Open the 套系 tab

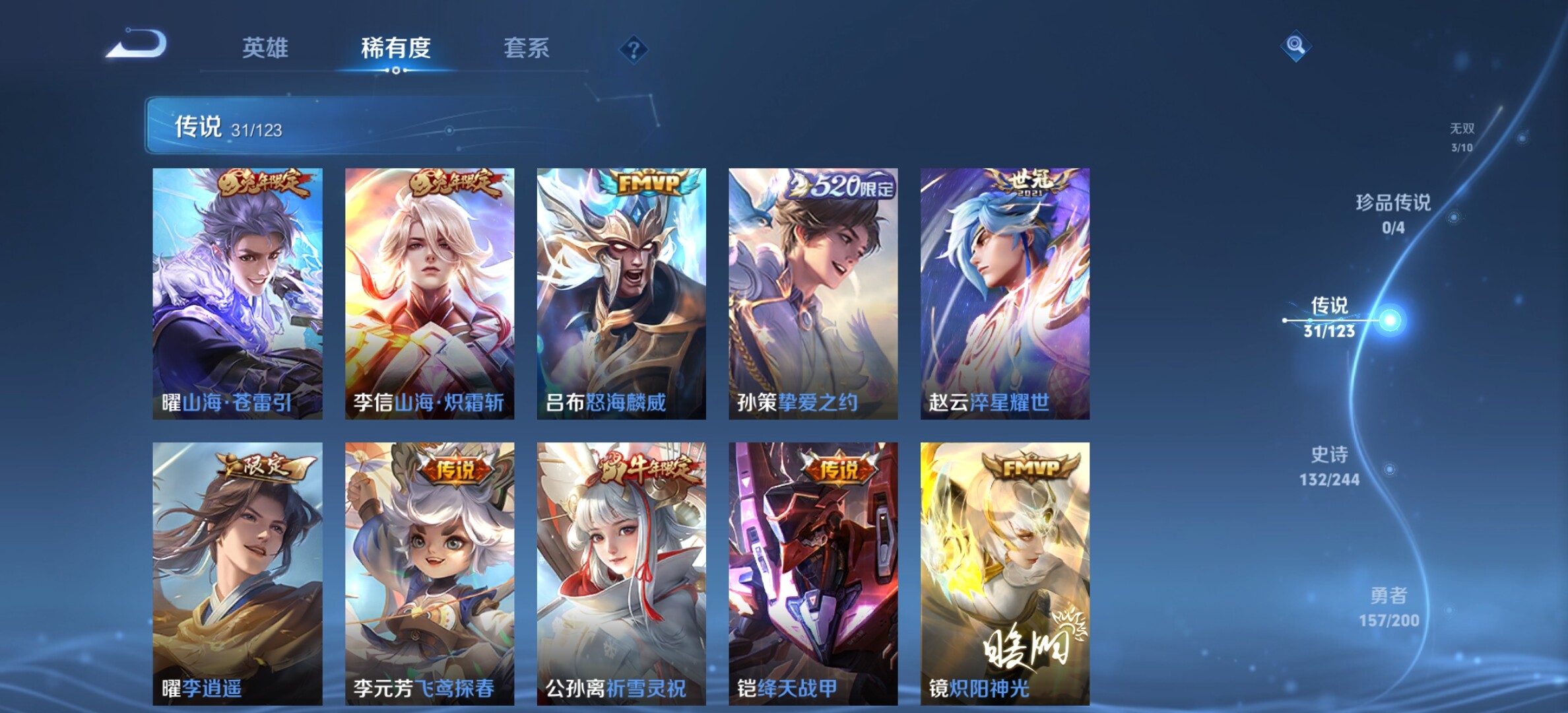[x=526, y=48]
